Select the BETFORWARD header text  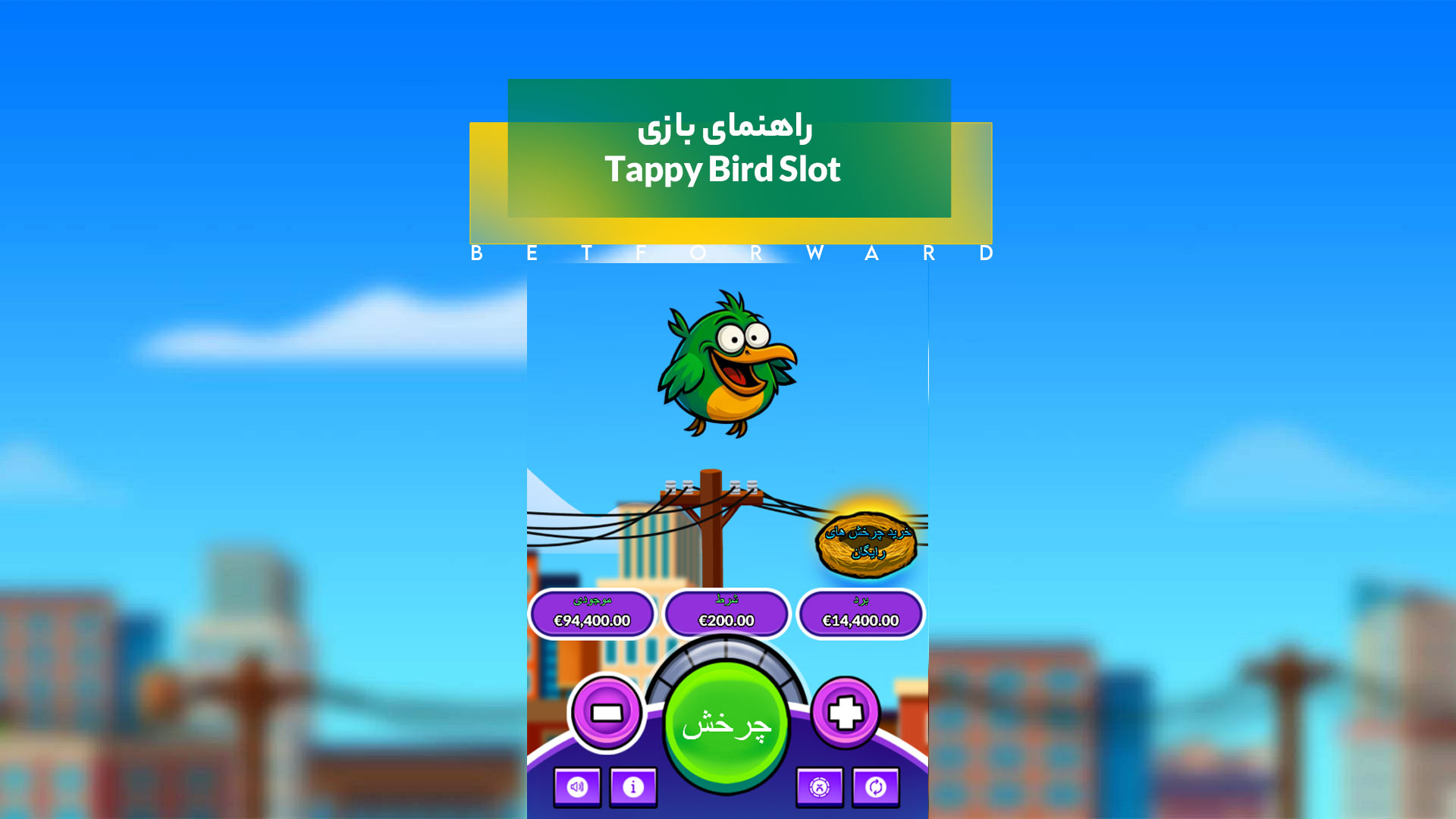728,253
